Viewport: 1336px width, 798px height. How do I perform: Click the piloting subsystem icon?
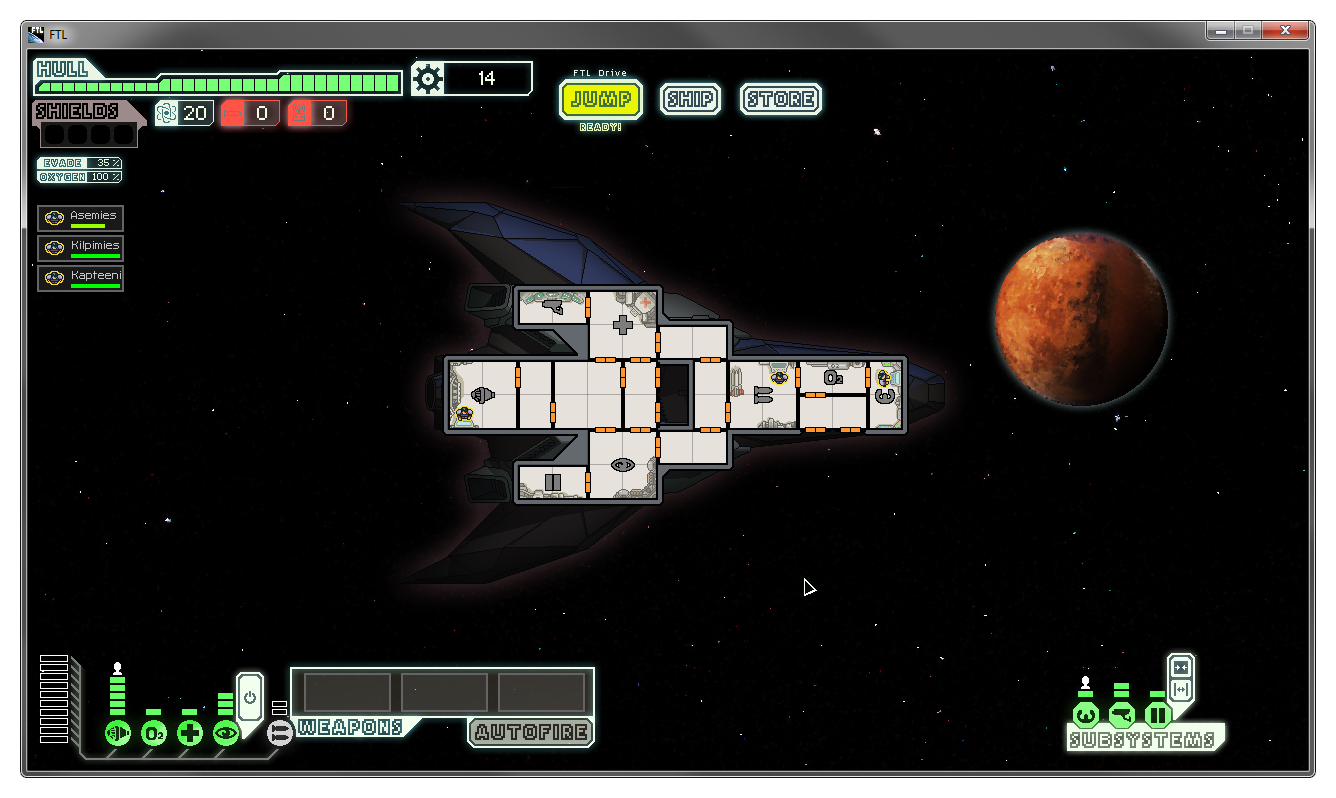[x=1086, y=715]
